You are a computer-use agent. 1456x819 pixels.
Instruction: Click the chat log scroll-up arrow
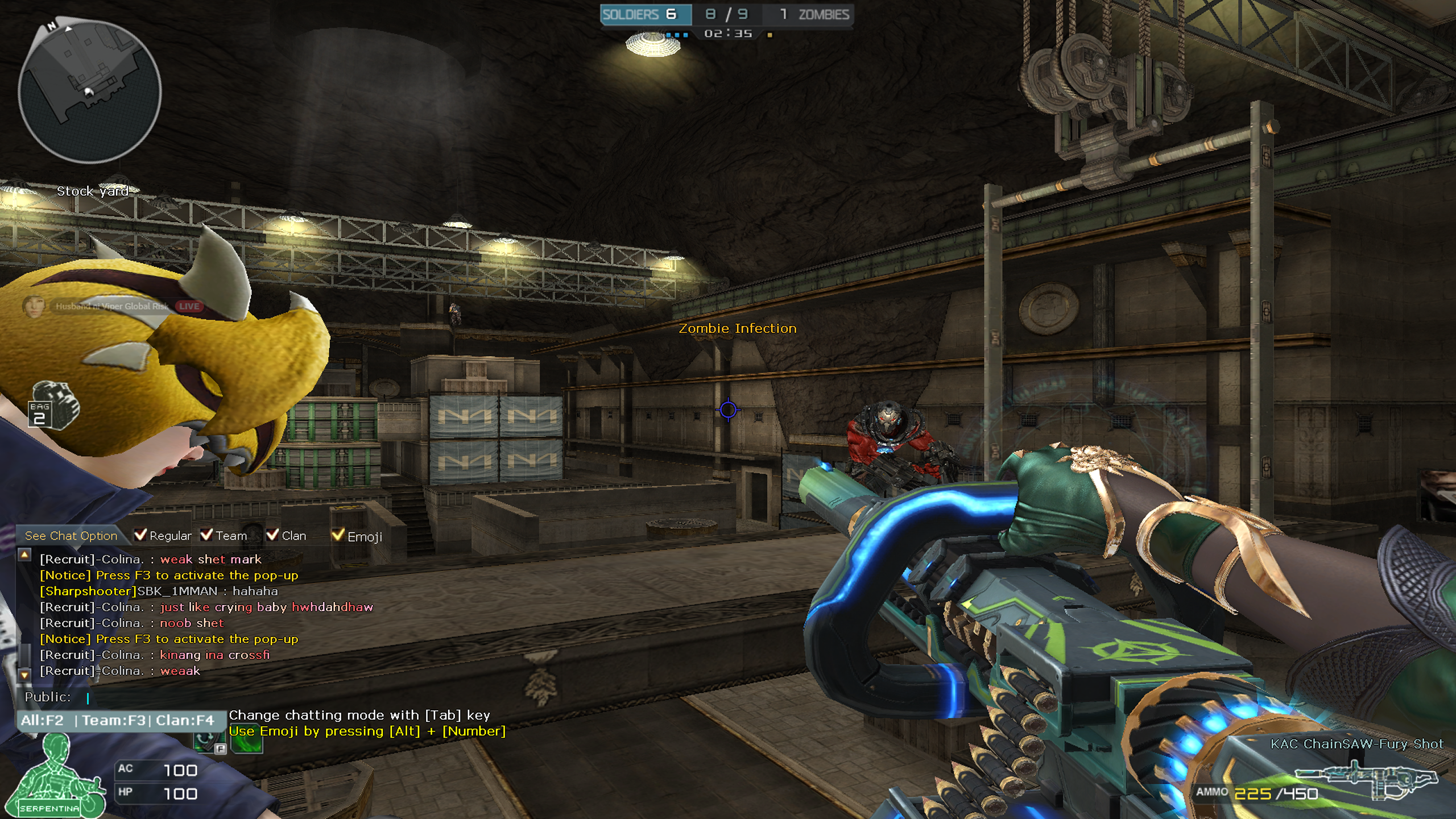pyautogui.click(x=24, y=555)
